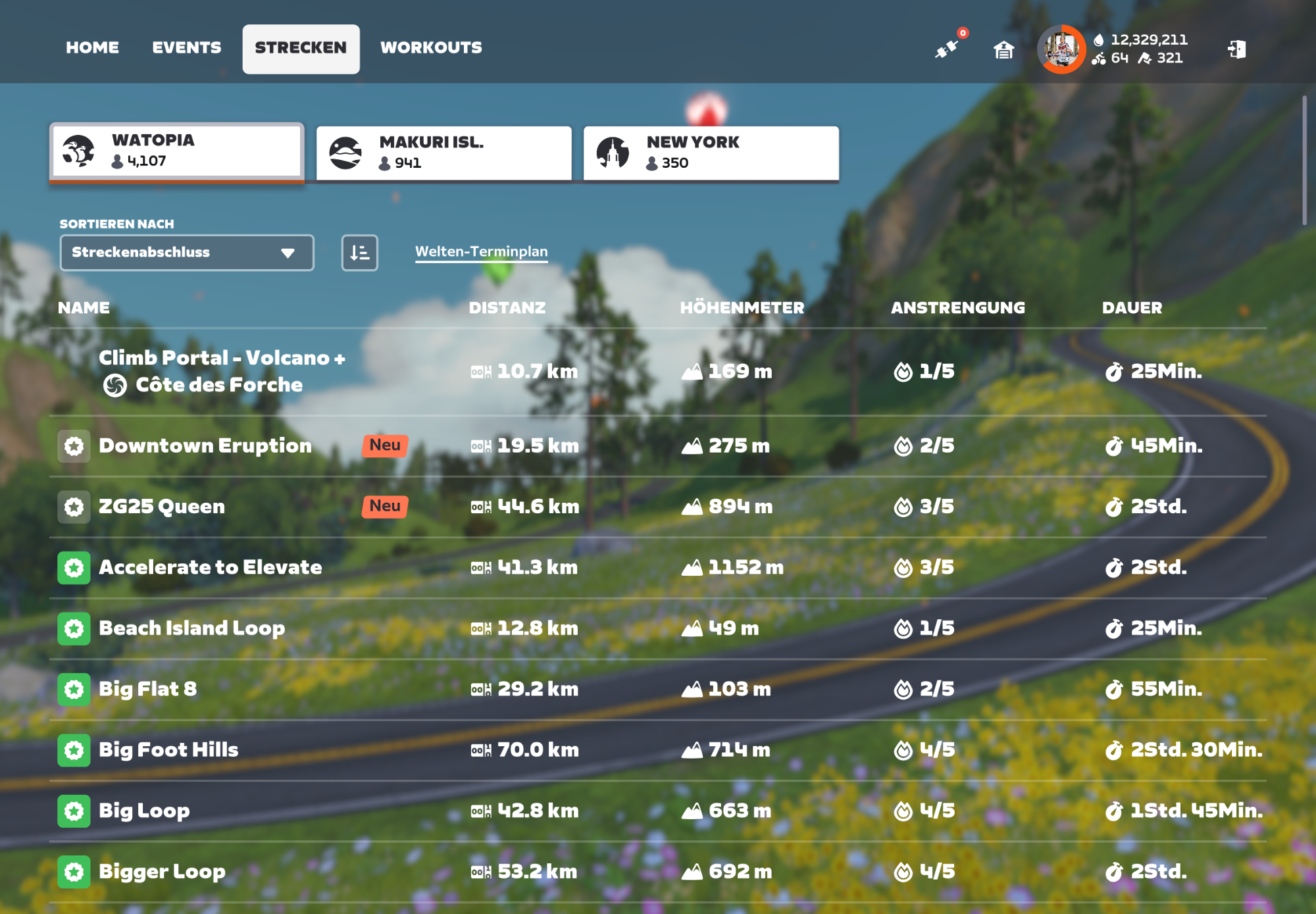Viewport: 1316px width, 914px height.
Task: Choose the Big Foot Hills route
Action: (x=168, y=750)
